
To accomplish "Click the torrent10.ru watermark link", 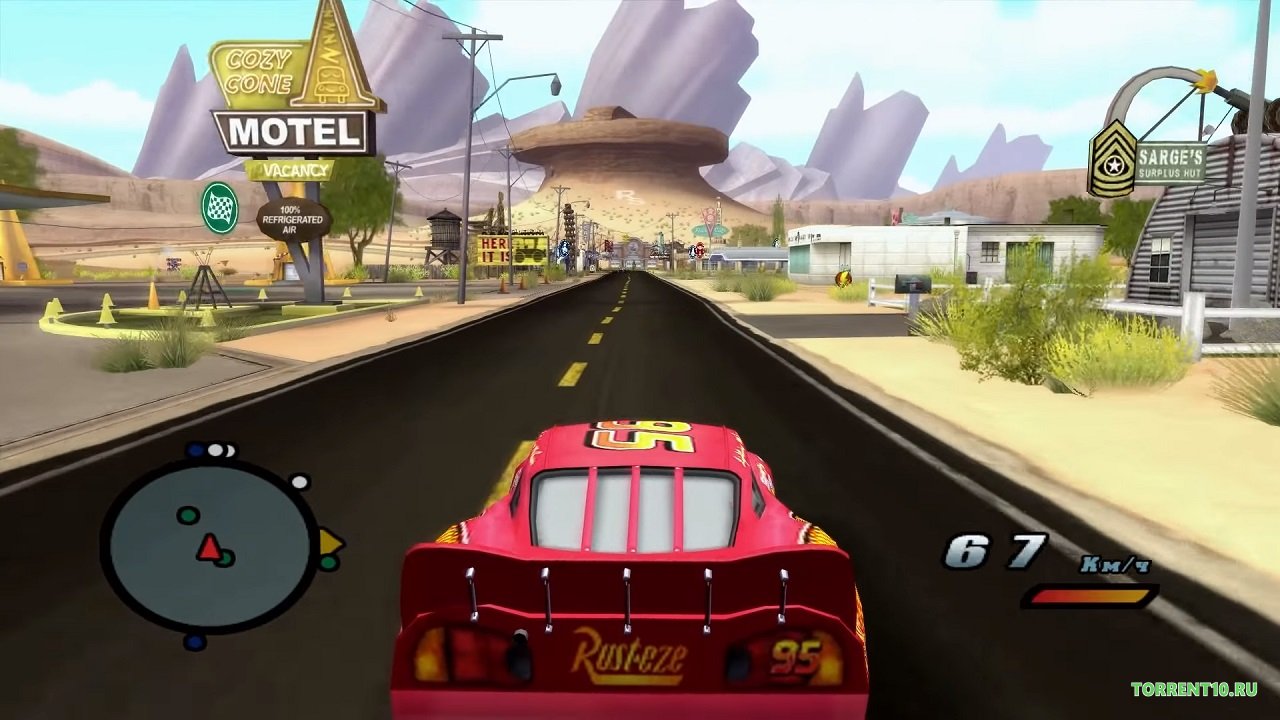I will pos(1194,689).
